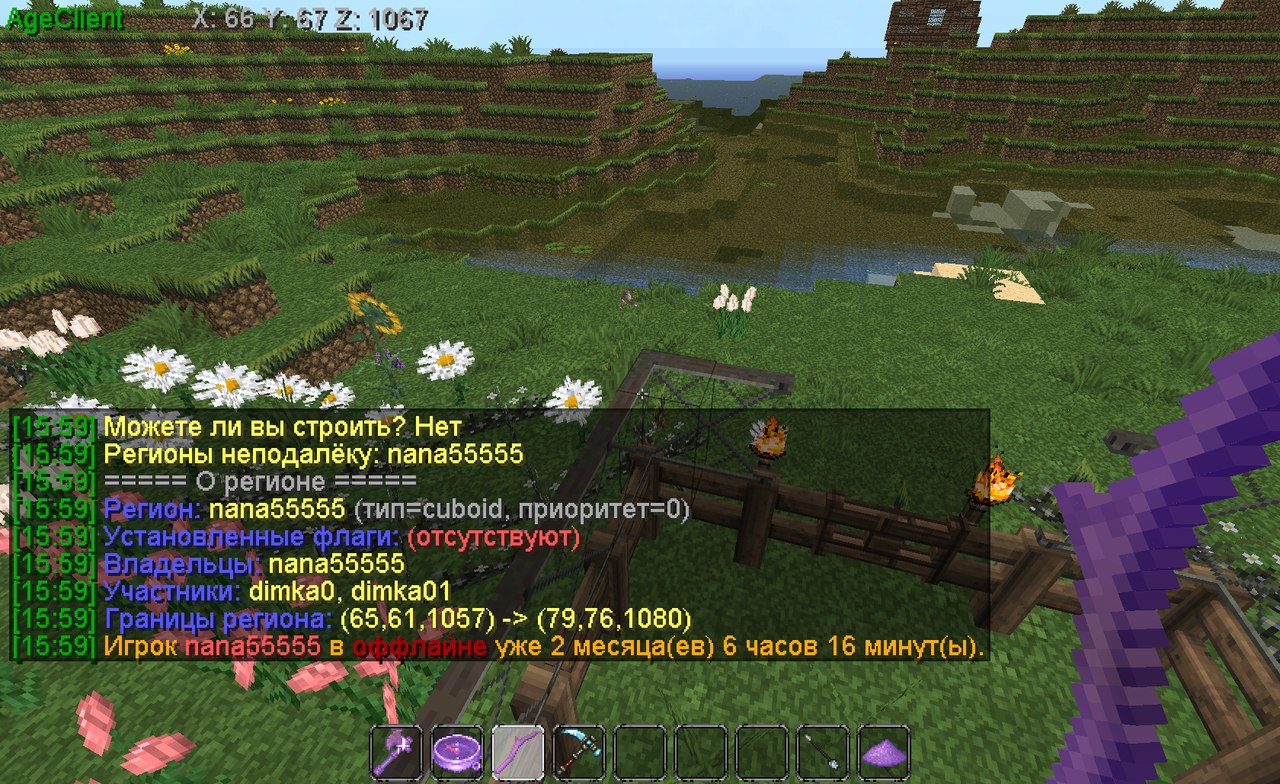Image resolution: width=1280 pixels, height=784 pixels.
Task: Select the diamond pickaxe hotbar slot
Action: pos(579,750)
